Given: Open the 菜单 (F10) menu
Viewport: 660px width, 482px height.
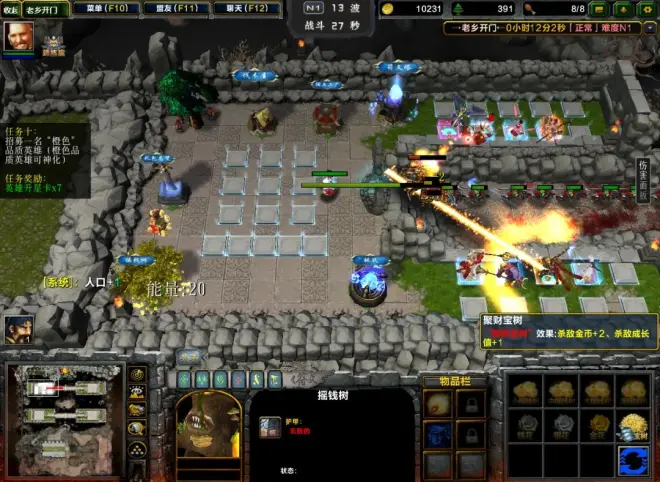Looking at the screenshot, I should coord(104,8).
